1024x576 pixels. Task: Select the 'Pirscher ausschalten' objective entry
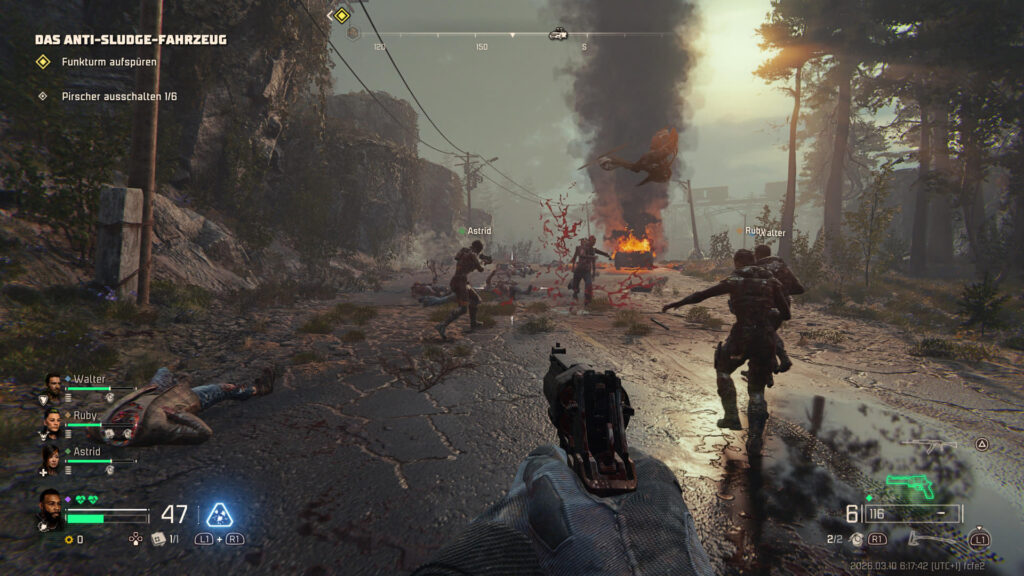[118, 97]
